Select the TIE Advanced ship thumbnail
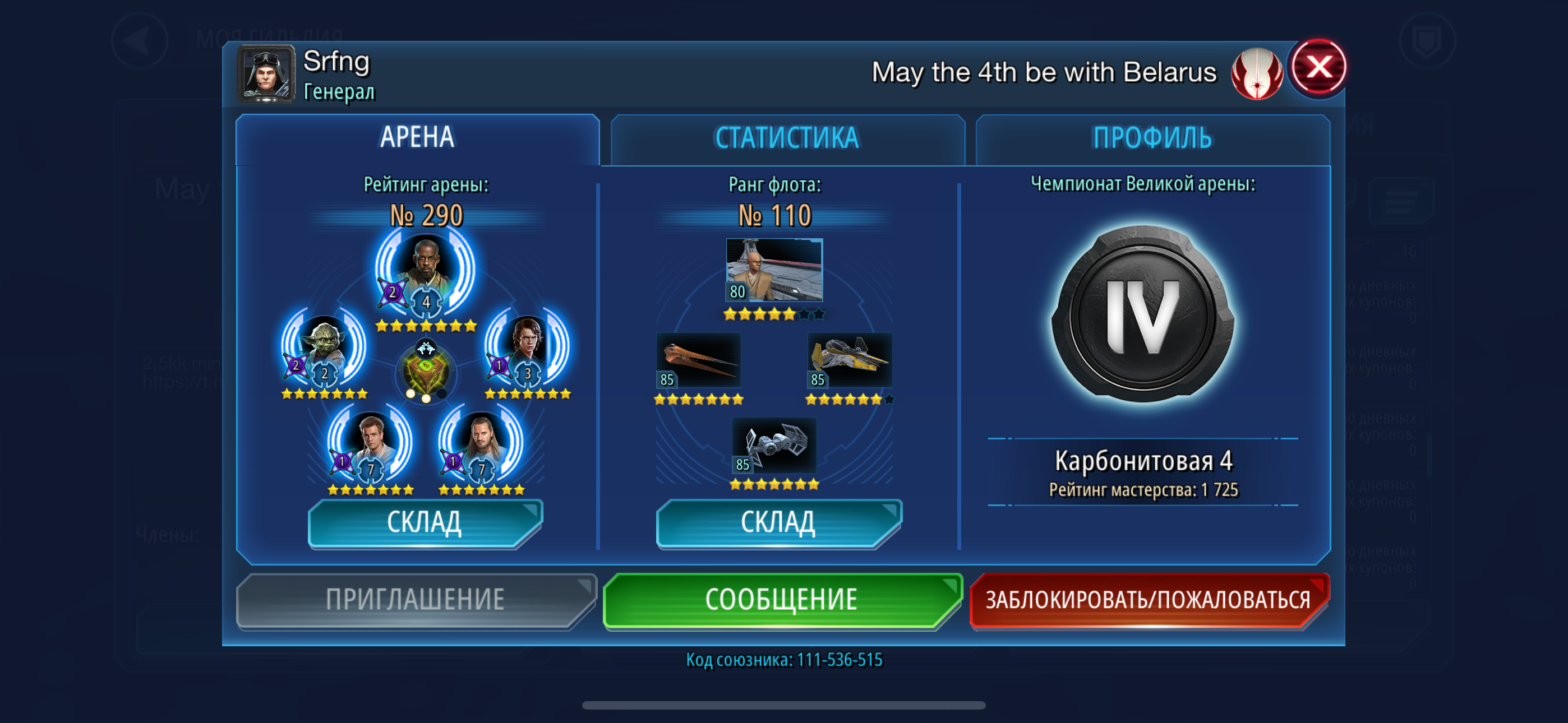 coord(774,445)
